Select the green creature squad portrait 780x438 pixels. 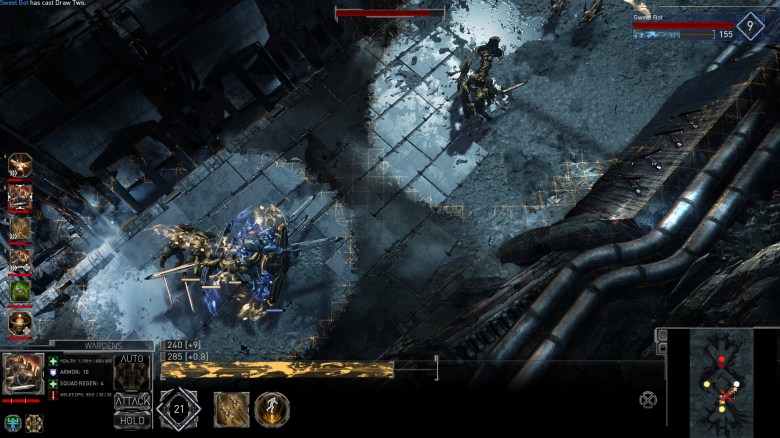pos(20,291)
